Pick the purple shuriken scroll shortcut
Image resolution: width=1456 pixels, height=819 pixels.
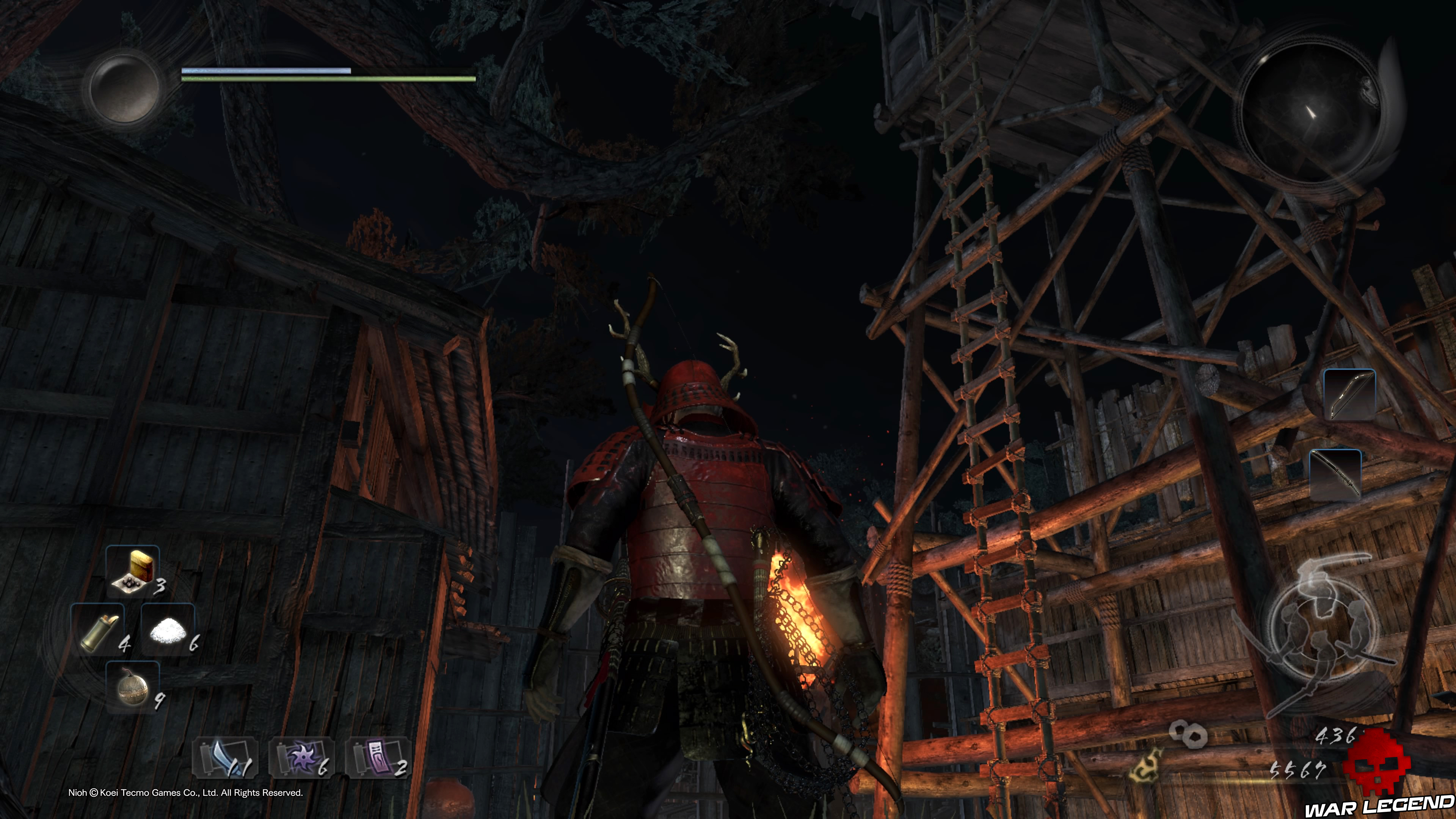point(302,758)
